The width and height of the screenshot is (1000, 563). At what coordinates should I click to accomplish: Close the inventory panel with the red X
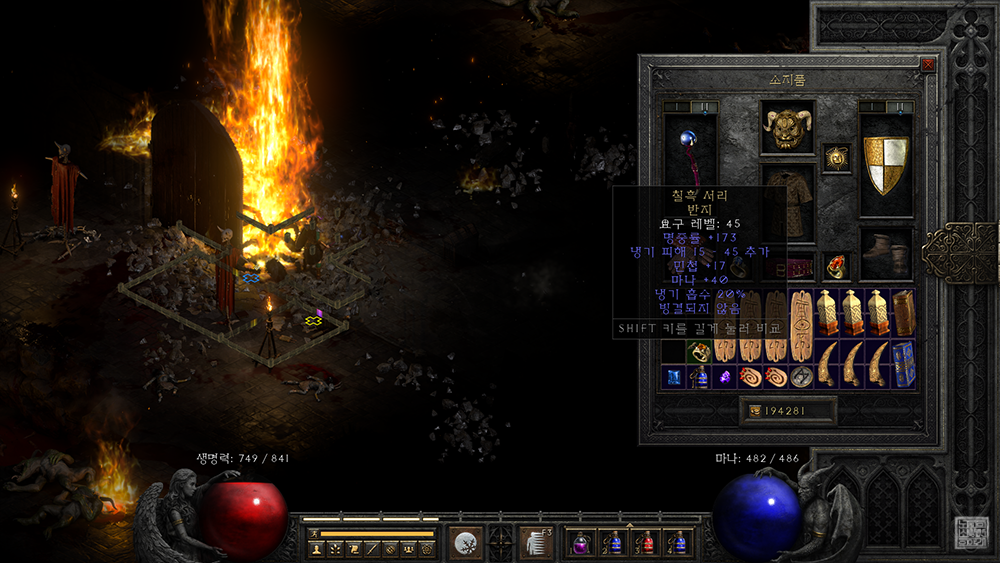928,64
